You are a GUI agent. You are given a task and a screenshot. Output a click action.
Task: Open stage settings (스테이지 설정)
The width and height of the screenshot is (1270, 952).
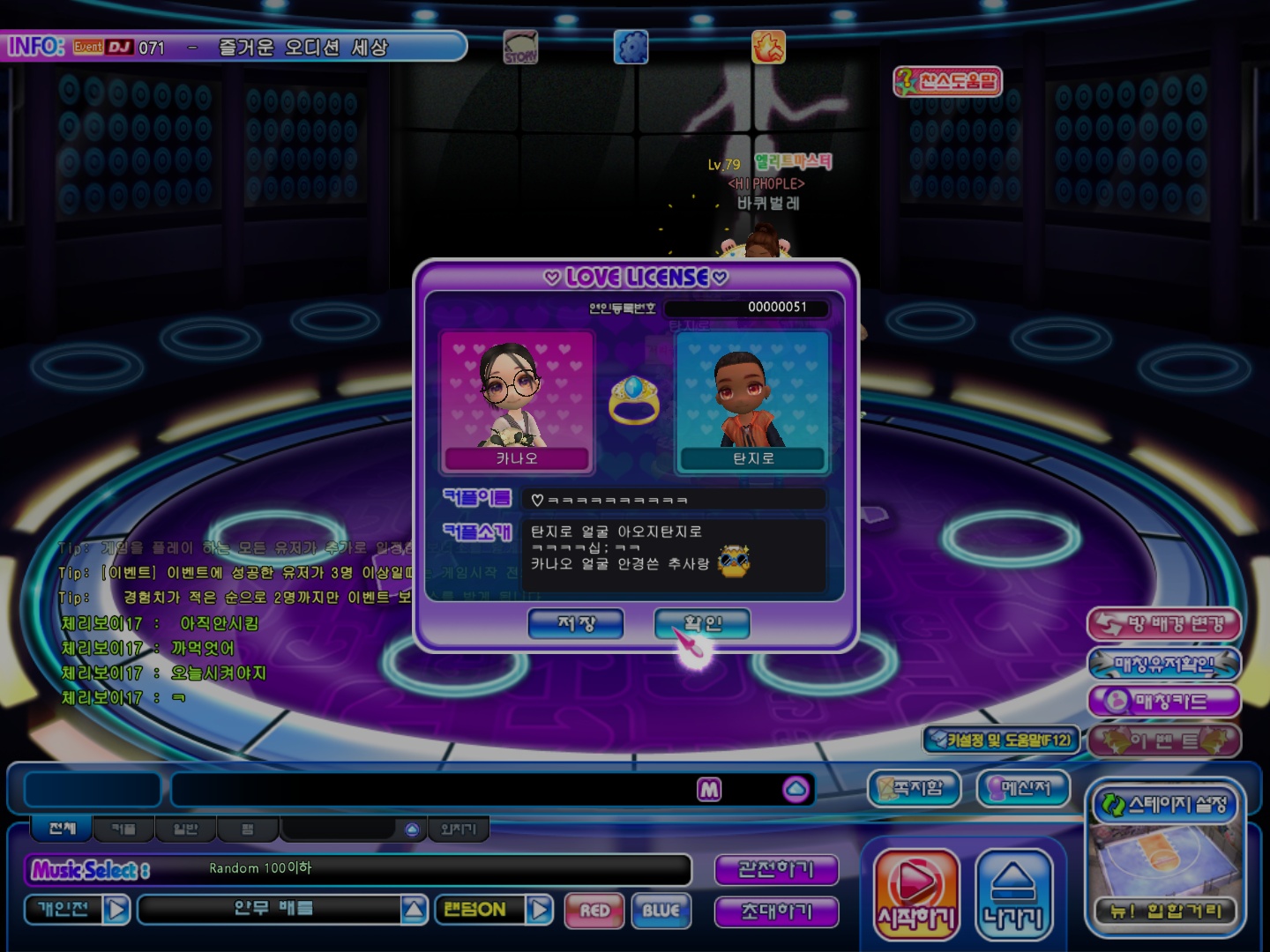pyautogui.click(x=1165, y=805)
